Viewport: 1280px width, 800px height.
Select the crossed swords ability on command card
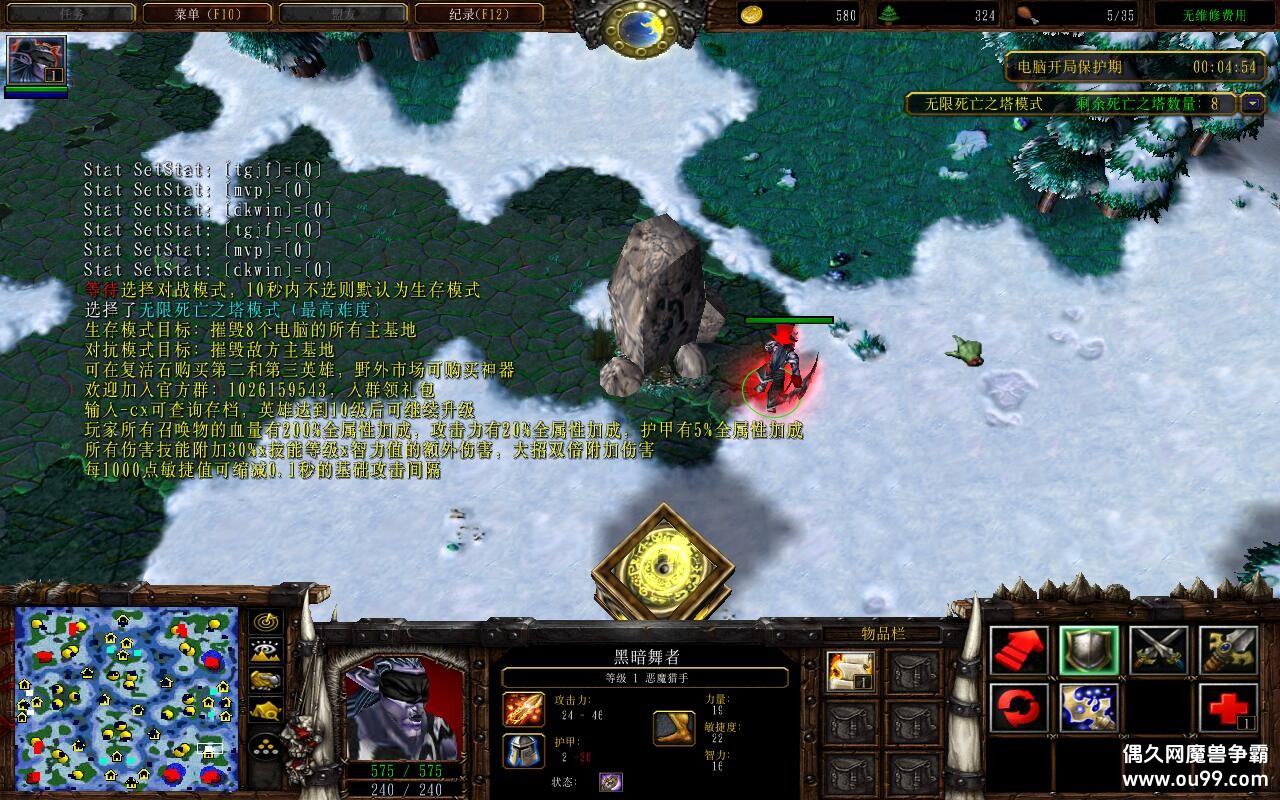click(x=1156, y=651)
